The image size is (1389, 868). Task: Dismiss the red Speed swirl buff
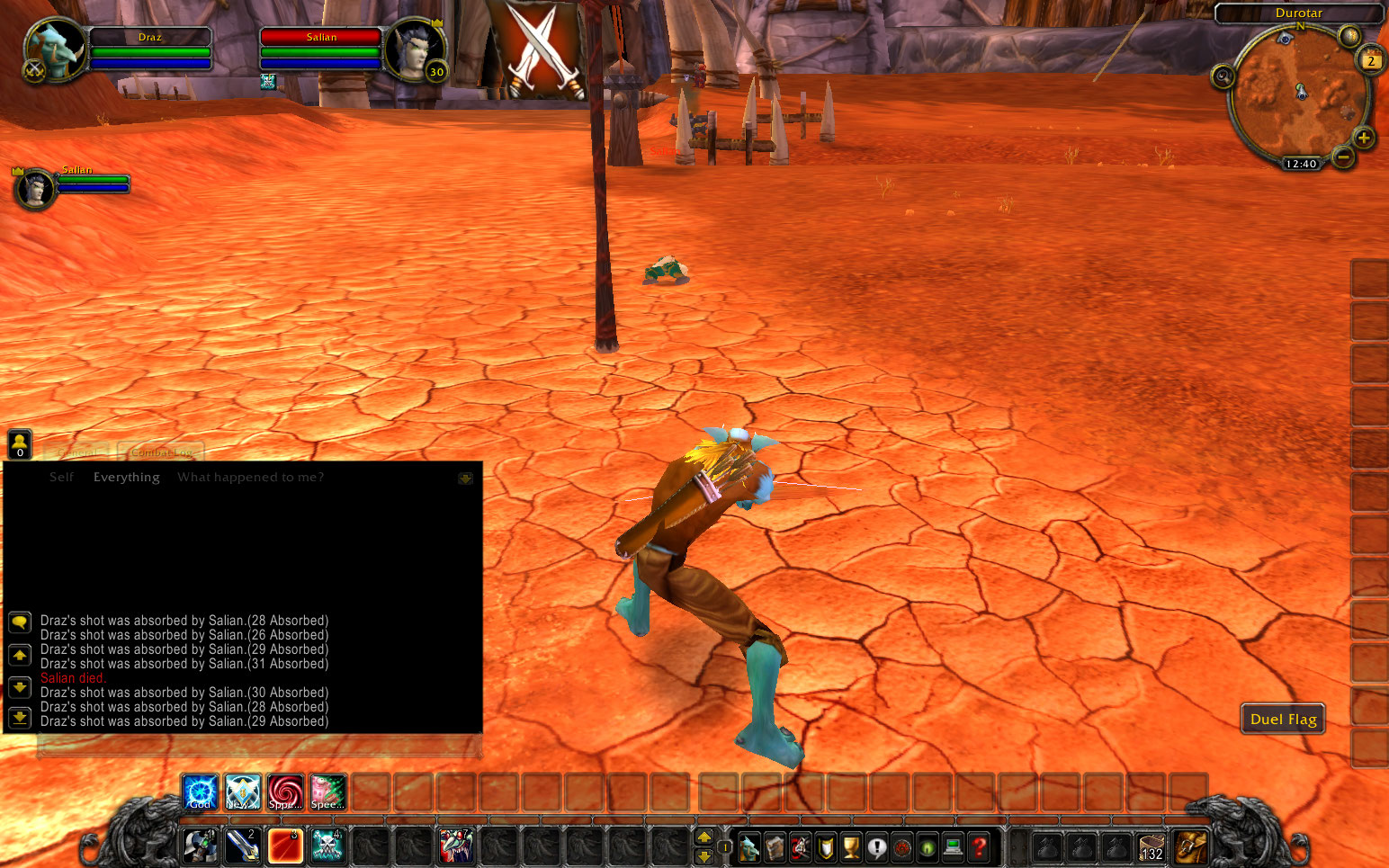(285, 792)
